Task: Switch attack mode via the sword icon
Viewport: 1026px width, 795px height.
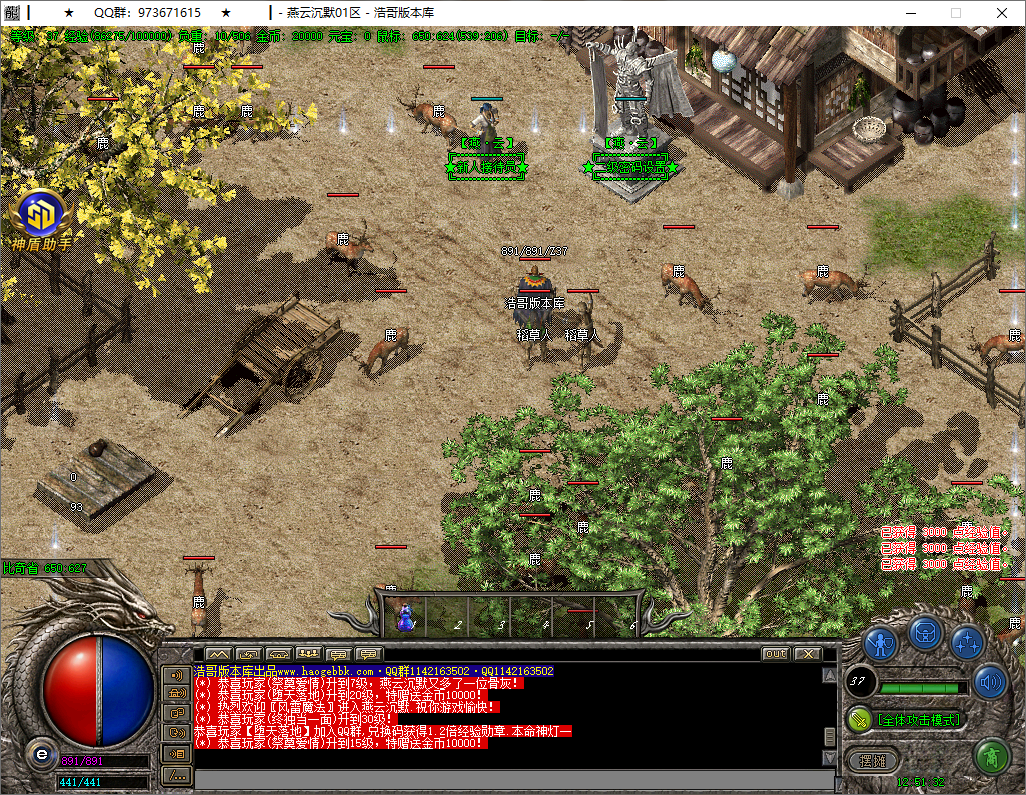Action: tap(860, 719)
